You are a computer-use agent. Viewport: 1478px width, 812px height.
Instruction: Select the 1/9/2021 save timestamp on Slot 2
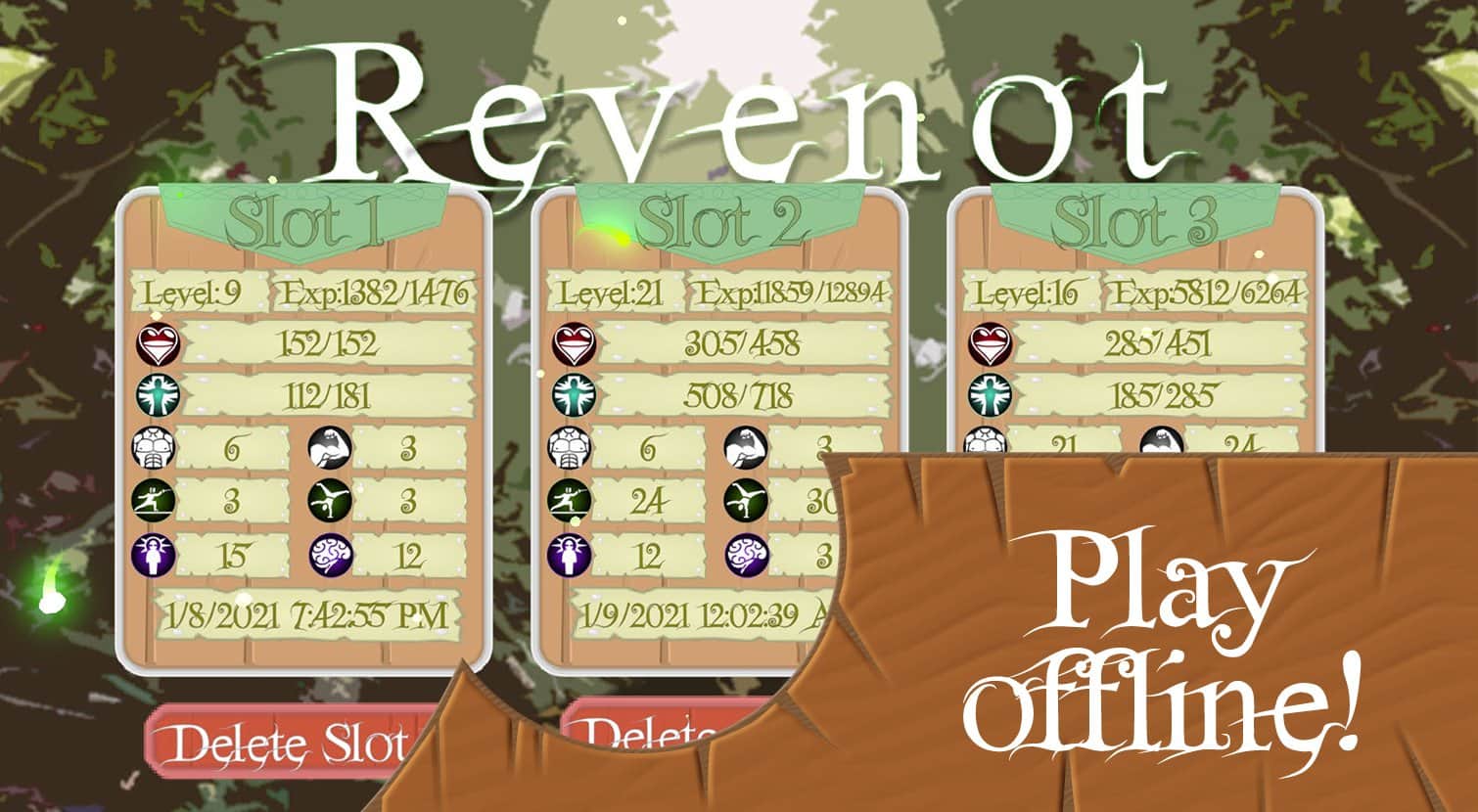point(698,616)
